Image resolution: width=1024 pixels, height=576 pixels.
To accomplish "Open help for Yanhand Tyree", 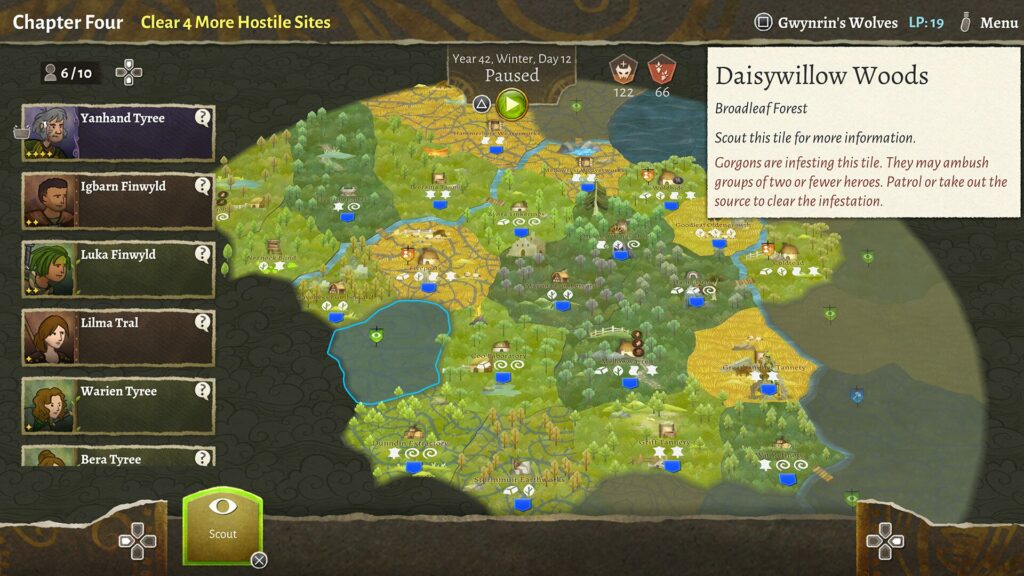I will pyautogui.click(x=203, y=117).
